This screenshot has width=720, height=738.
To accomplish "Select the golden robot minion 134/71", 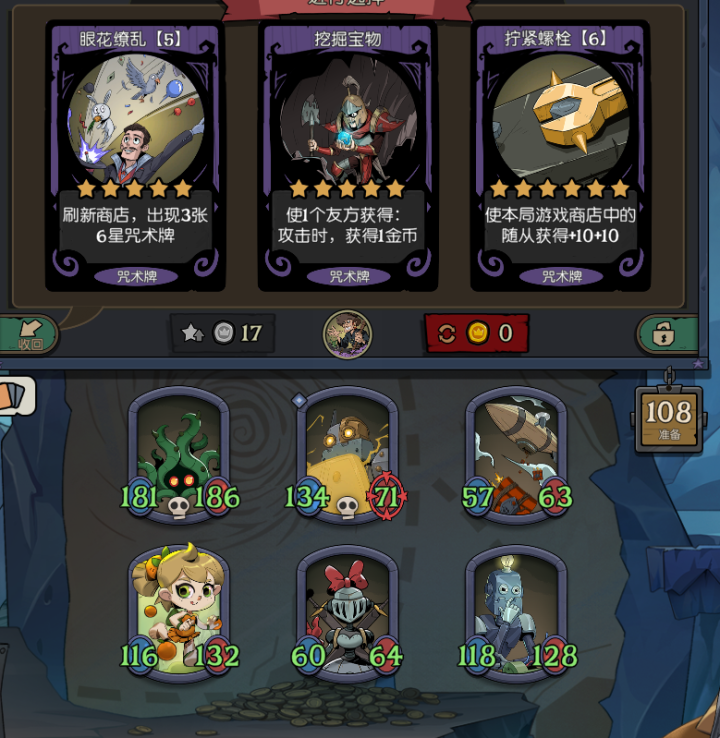I will pos(347,455).
